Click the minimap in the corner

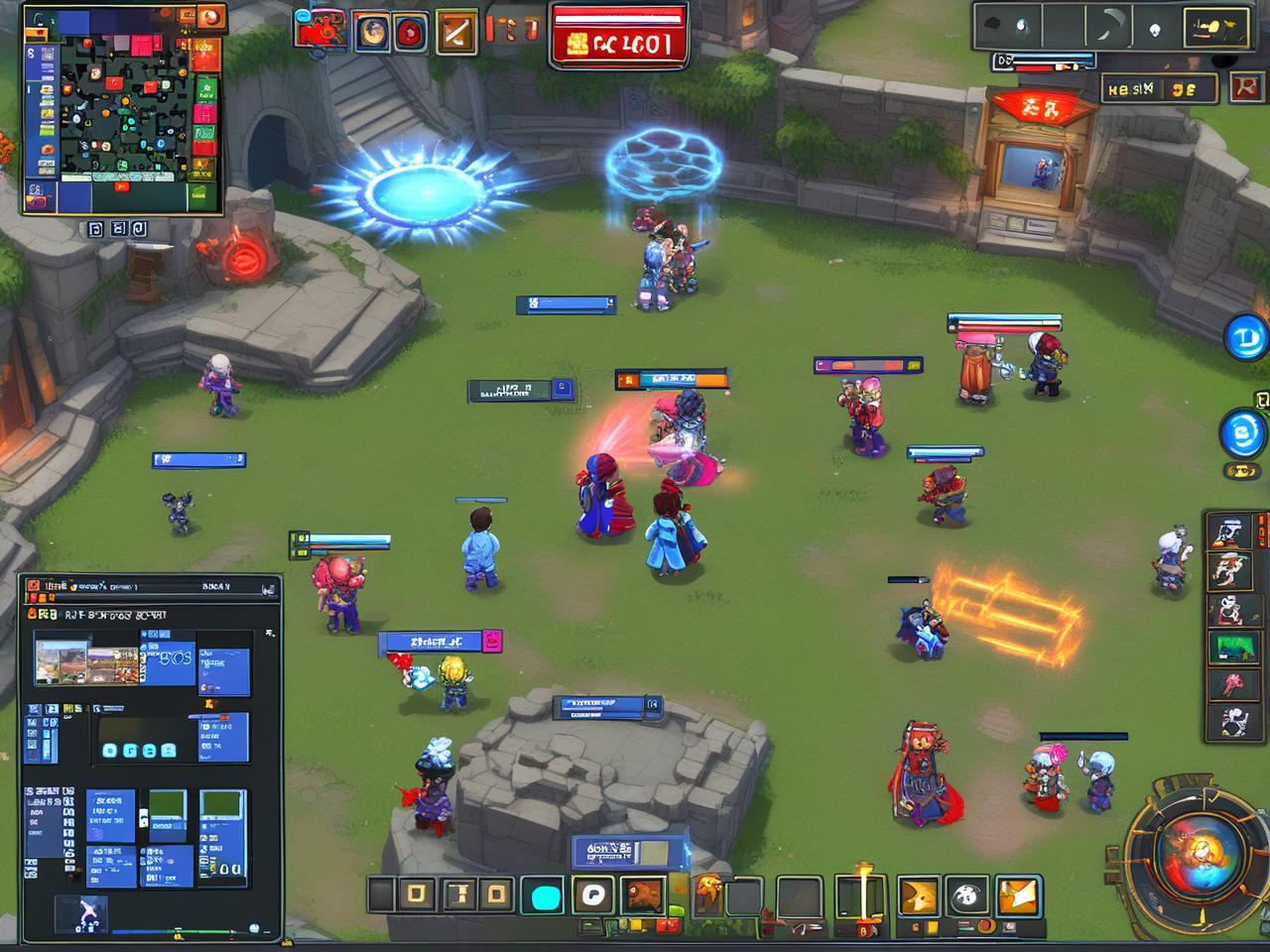coord(121,111)
